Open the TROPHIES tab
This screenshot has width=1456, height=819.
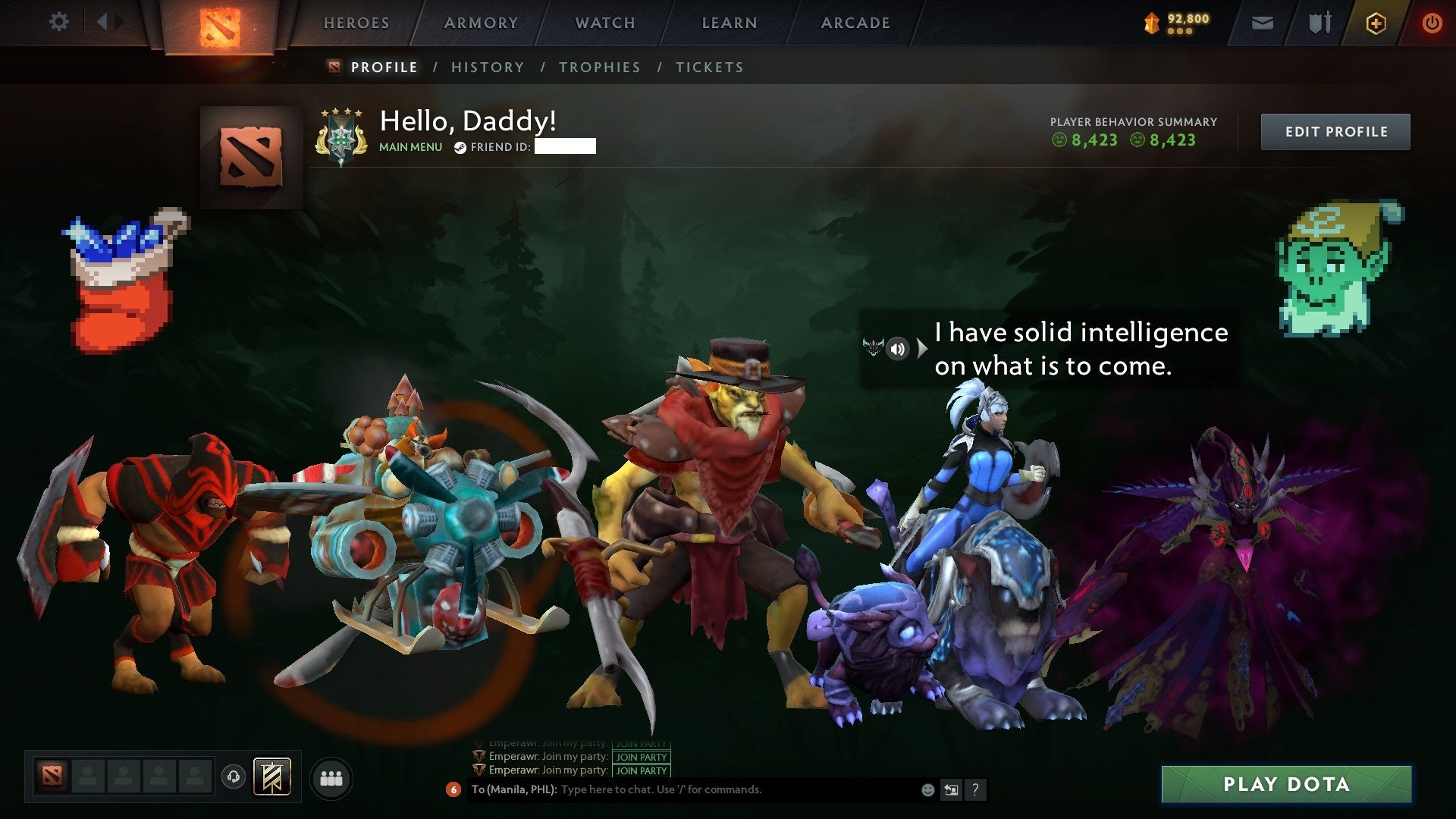pos(599,67)
